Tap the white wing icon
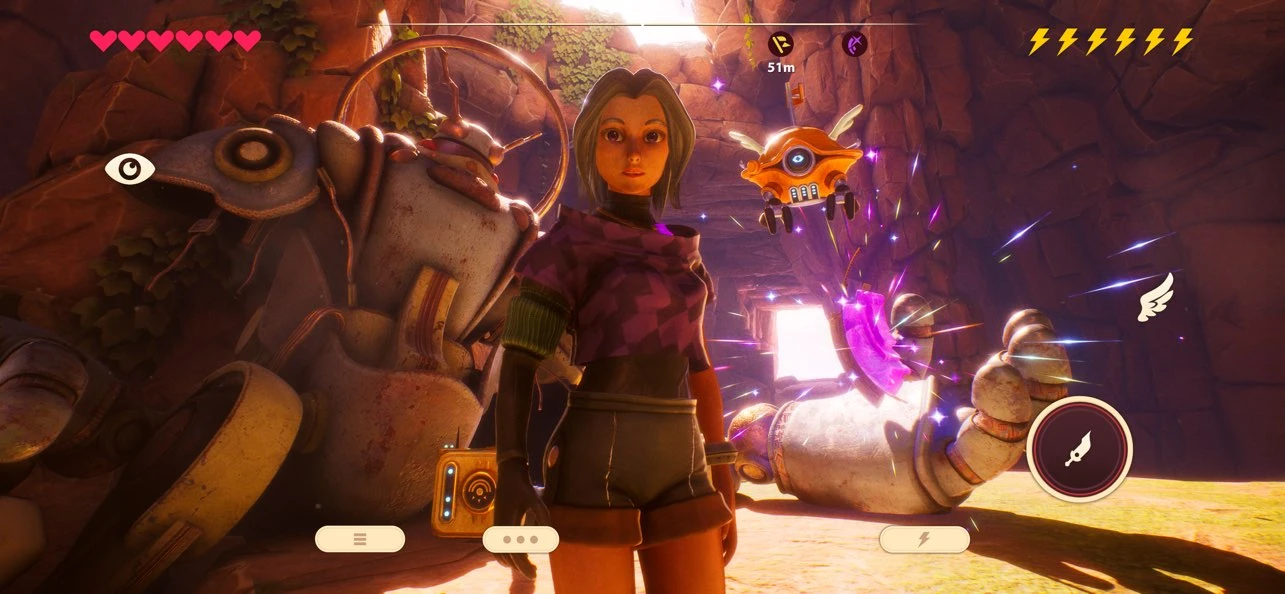This screenshot has height=594, width=1285. click(x=1156, y=298)
